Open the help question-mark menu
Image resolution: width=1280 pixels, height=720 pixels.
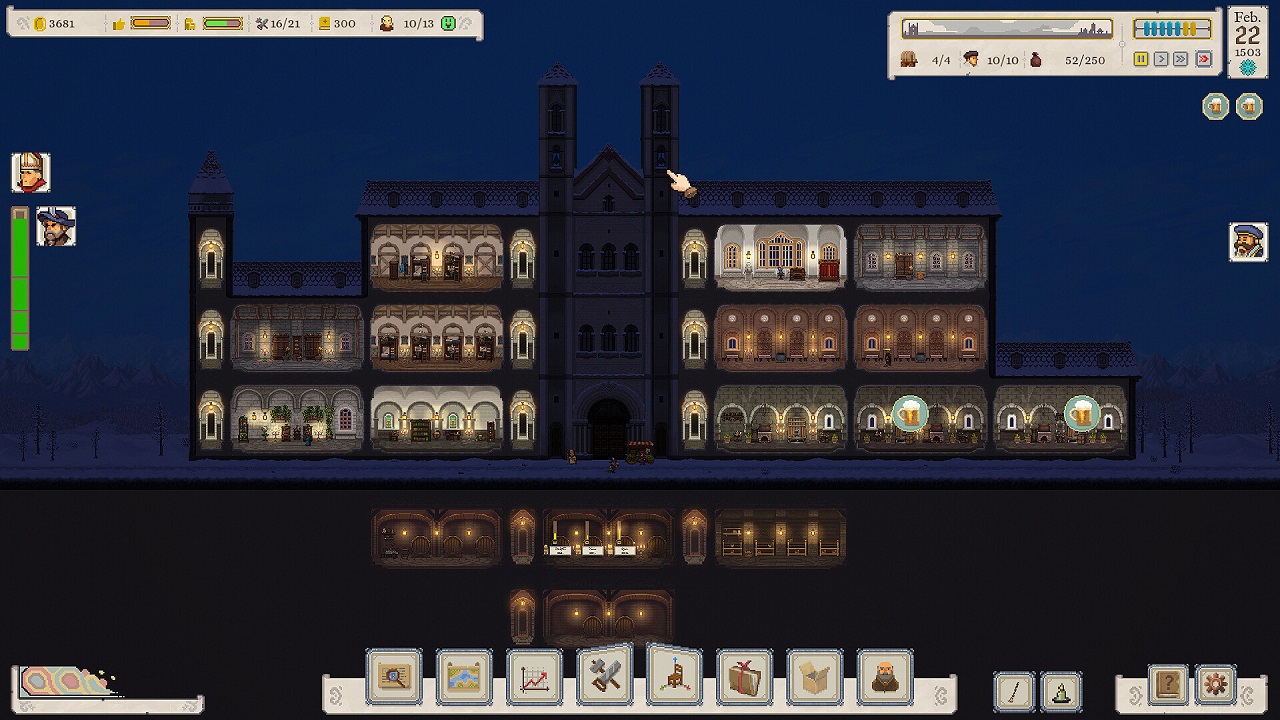tap(1166, 685)
